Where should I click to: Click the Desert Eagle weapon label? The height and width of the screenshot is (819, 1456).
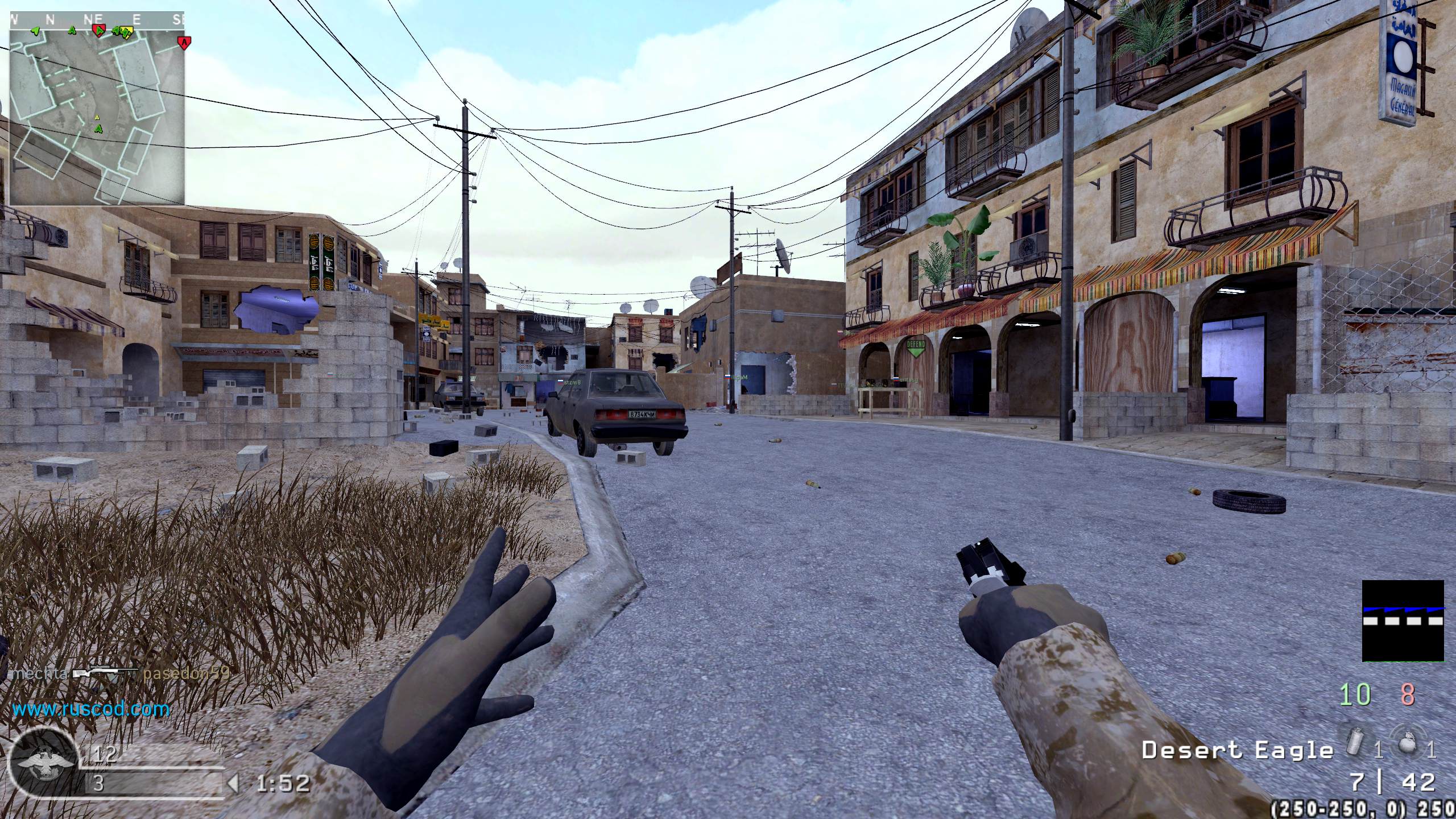coord(1237,750)
